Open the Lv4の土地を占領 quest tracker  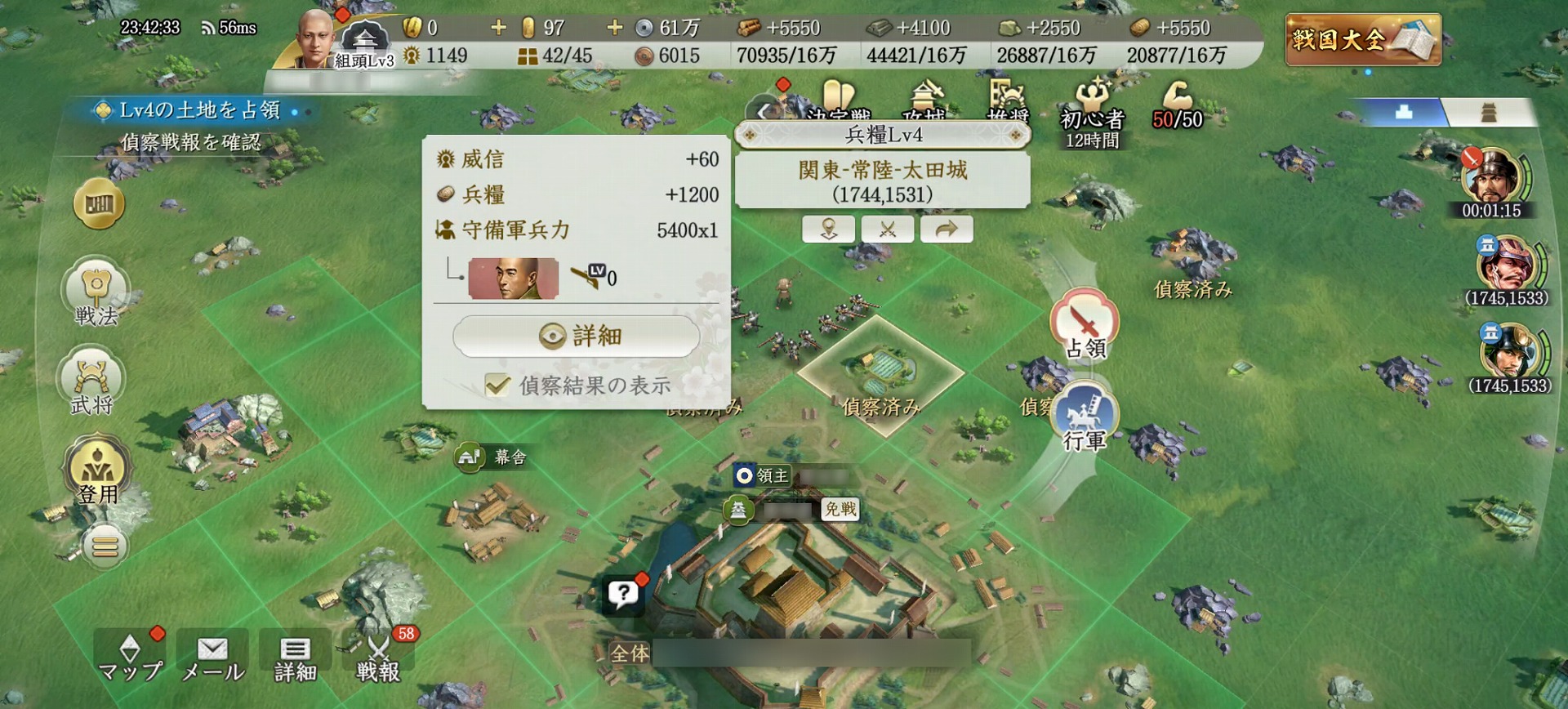pos(198,110)
